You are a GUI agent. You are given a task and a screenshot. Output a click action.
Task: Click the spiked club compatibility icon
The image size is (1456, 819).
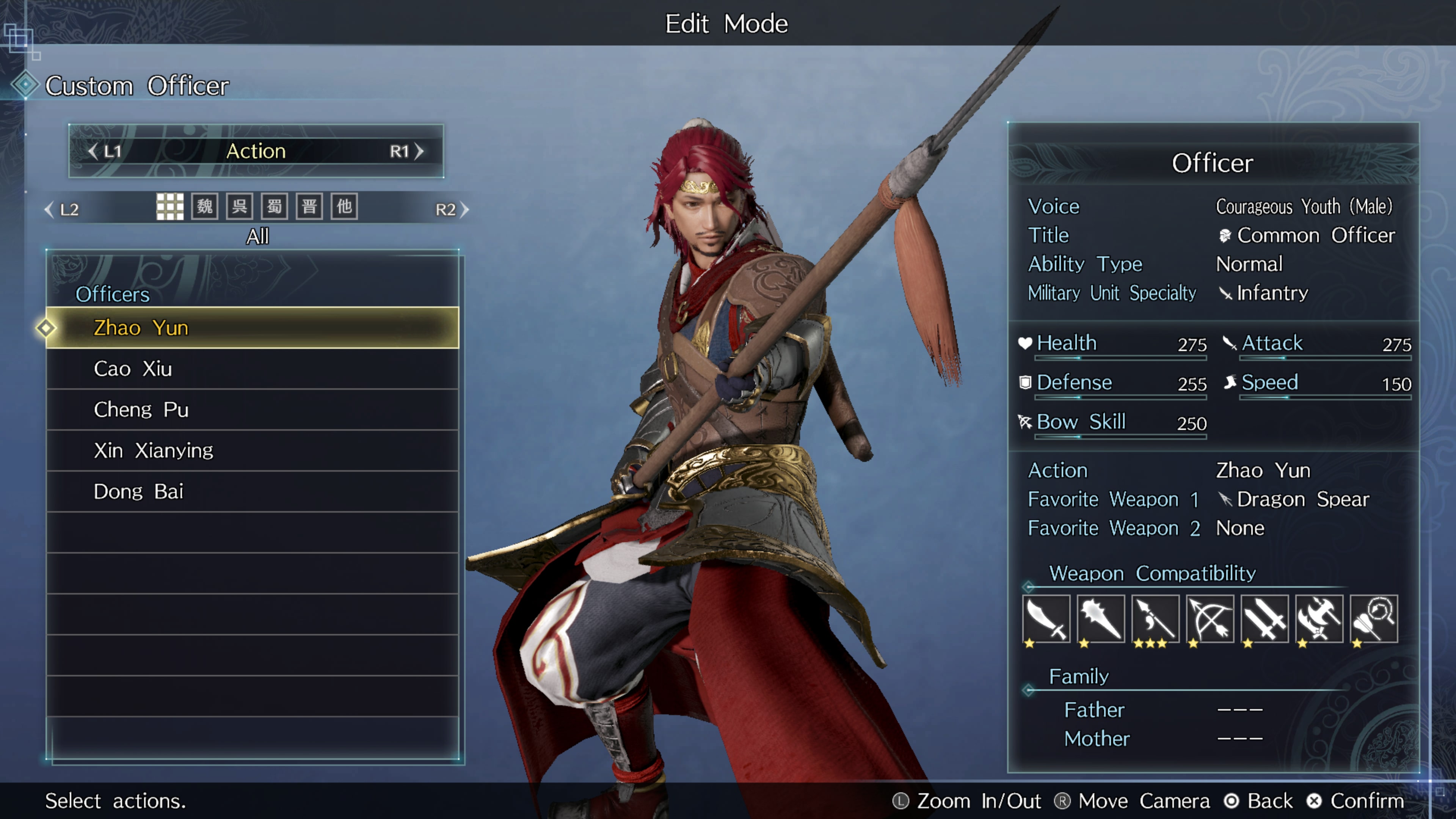1100,619
